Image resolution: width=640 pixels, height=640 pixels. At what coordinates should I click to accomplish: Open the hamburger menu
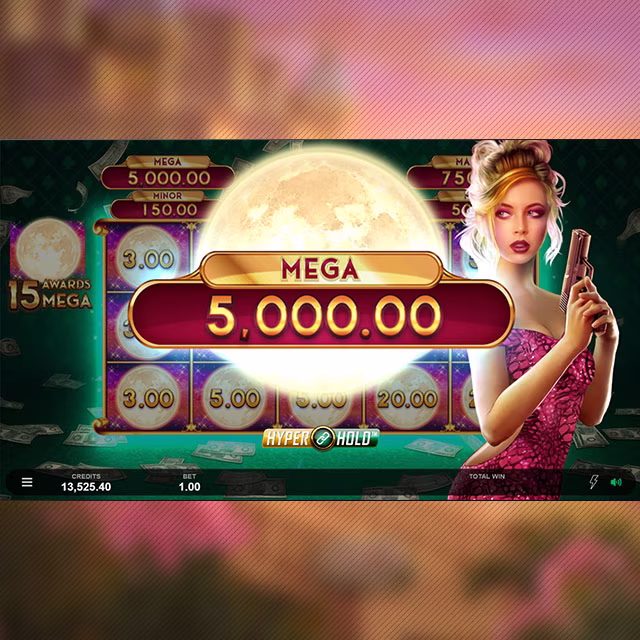point(27,482)
